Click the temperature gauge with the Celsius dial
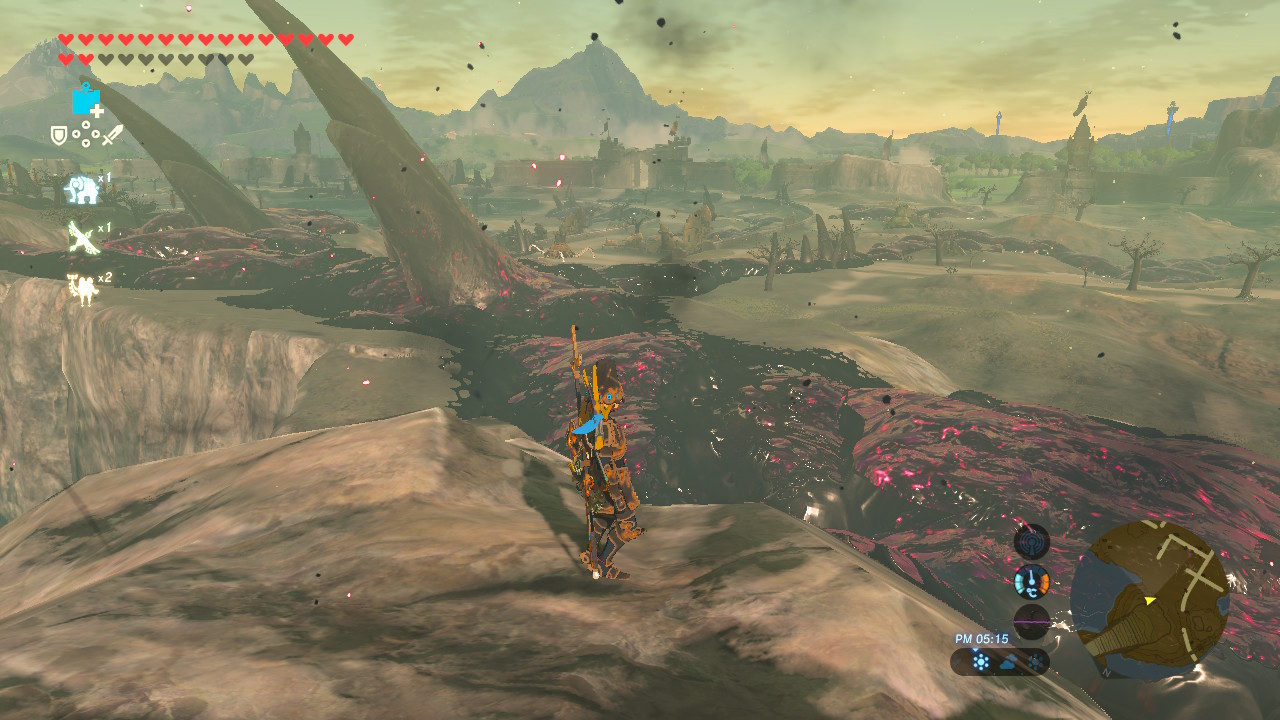This screenshot has height=720, width=1280. pos(1032,581)
